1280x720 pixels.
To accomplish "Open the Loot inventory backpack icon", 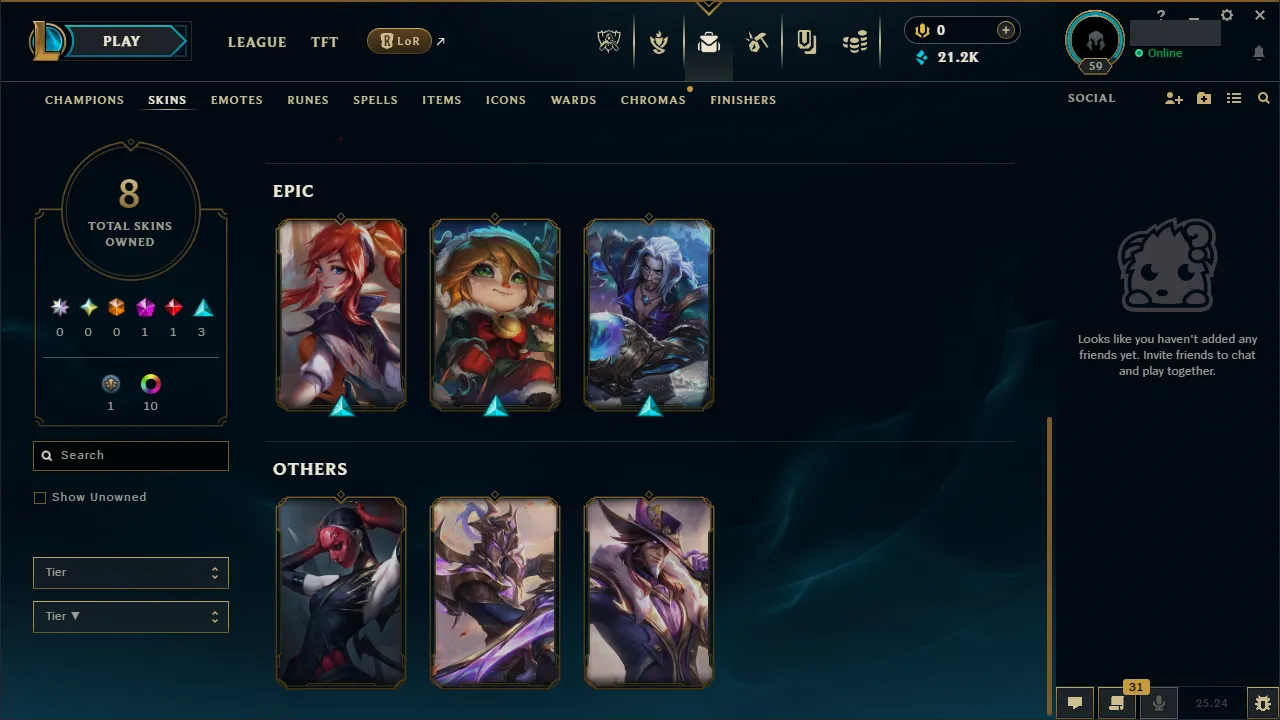I will 709,41.
